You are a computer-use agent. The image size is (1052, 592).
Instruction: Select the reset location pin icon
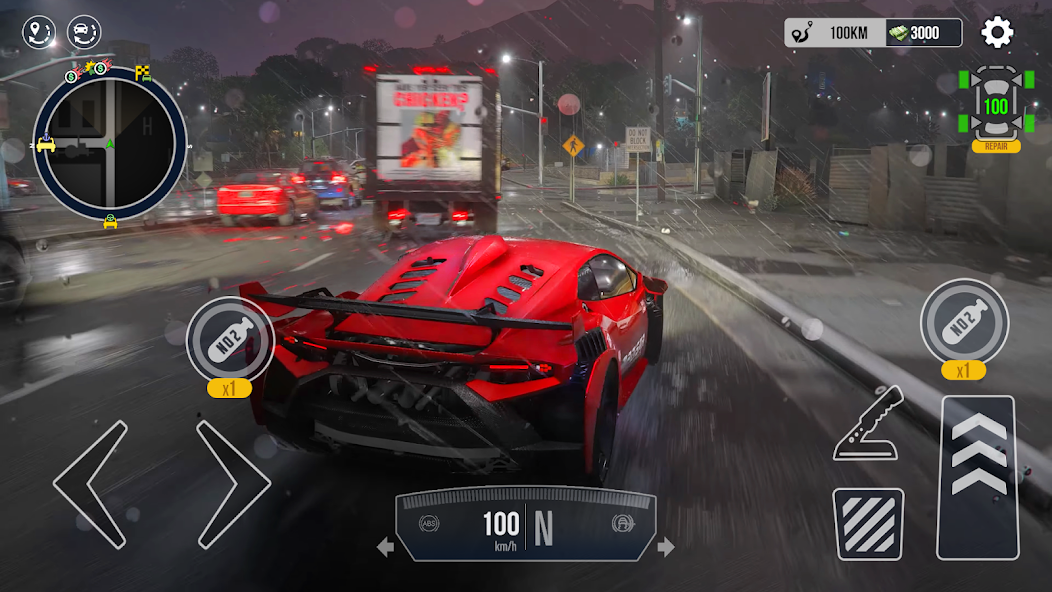tap(40, 33)
